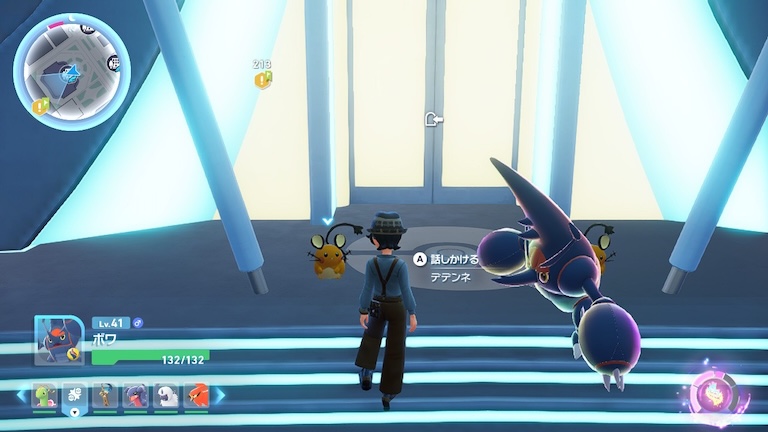Click the 213 distance quest waypoint
Screen dimensions: 768x432
[263, 79]
